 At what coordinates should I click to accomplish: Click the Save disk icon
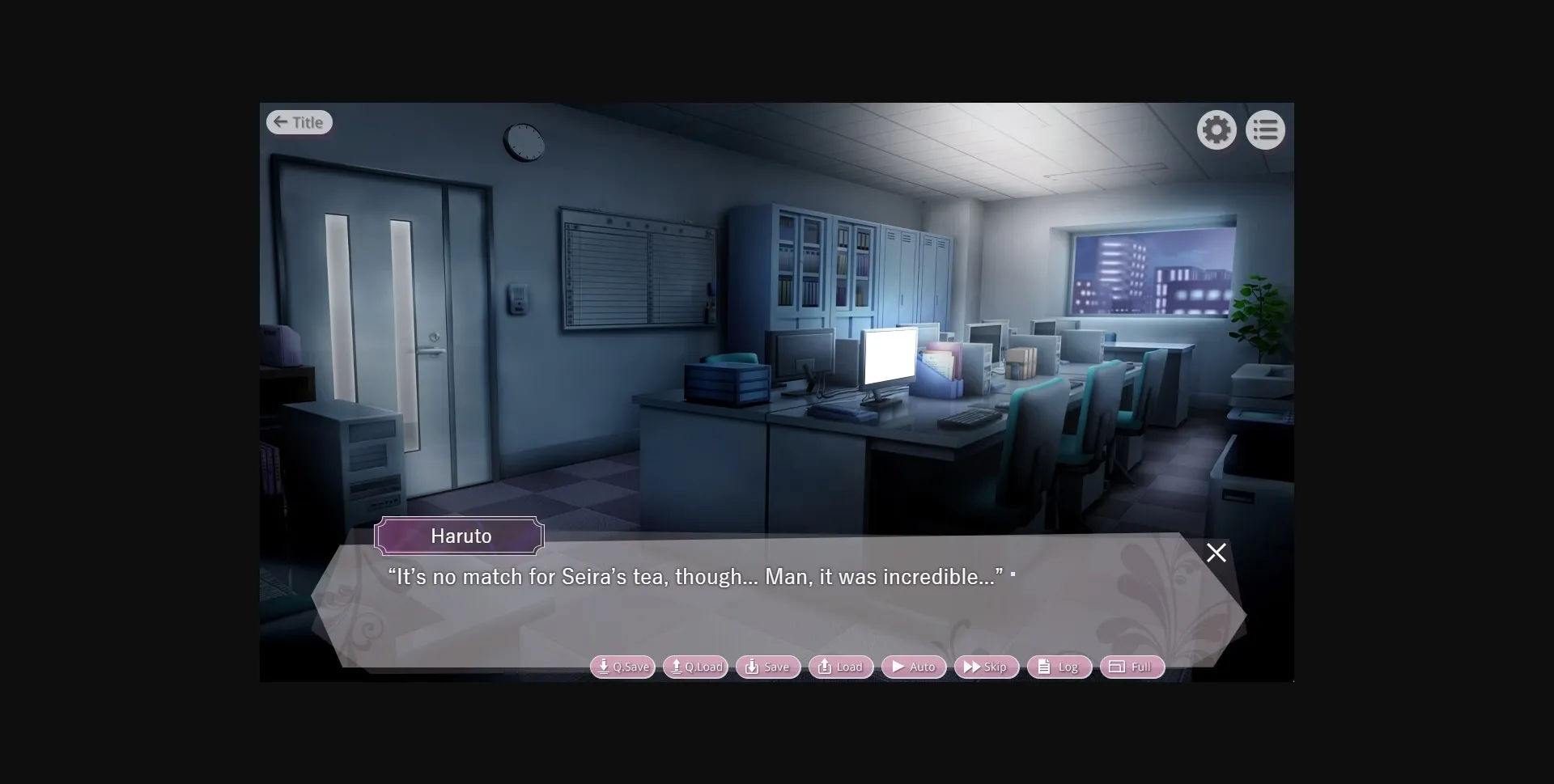(x=750, y=667)
